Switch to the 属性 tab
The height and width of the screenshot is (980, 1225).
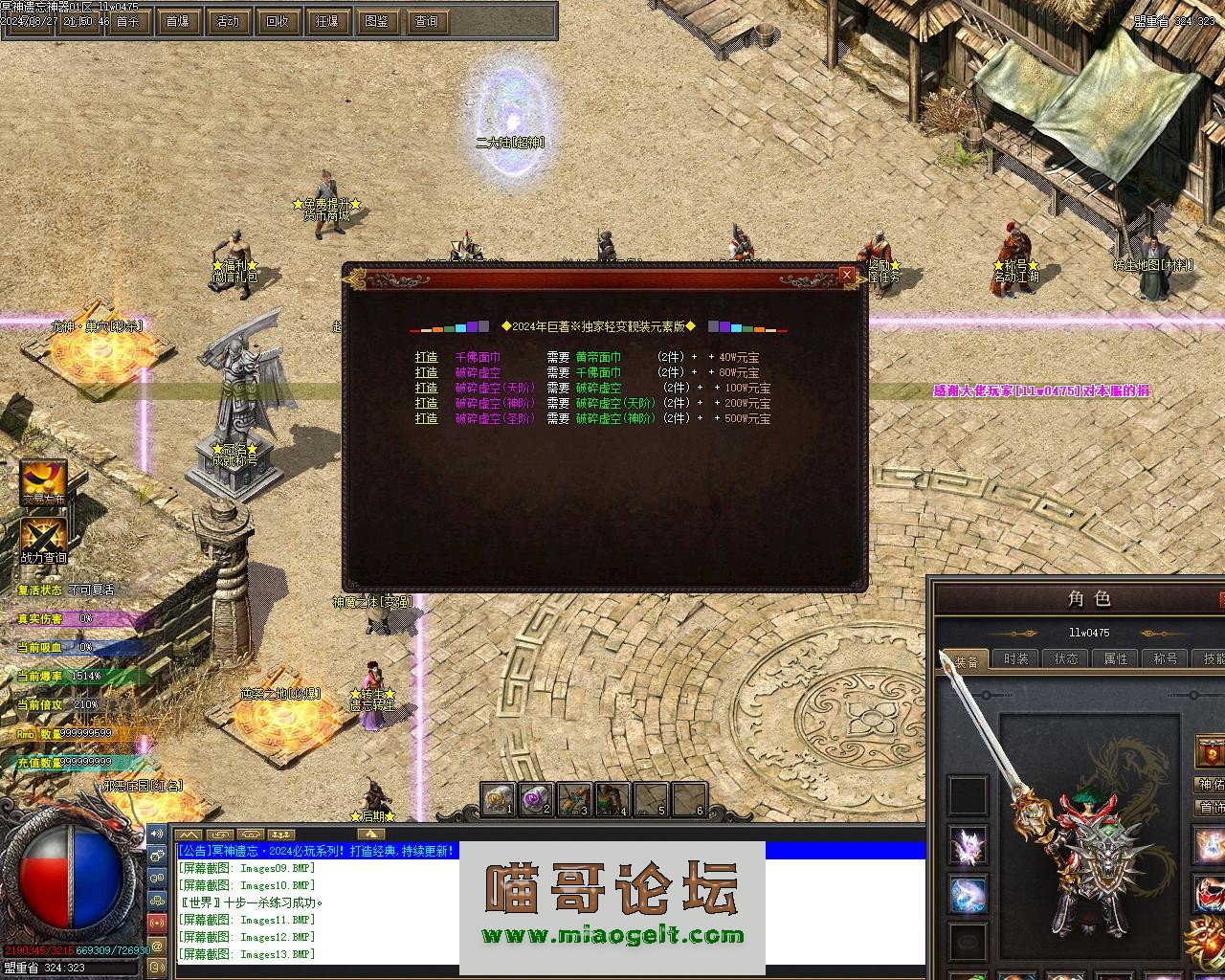(x=1115, y=658)
